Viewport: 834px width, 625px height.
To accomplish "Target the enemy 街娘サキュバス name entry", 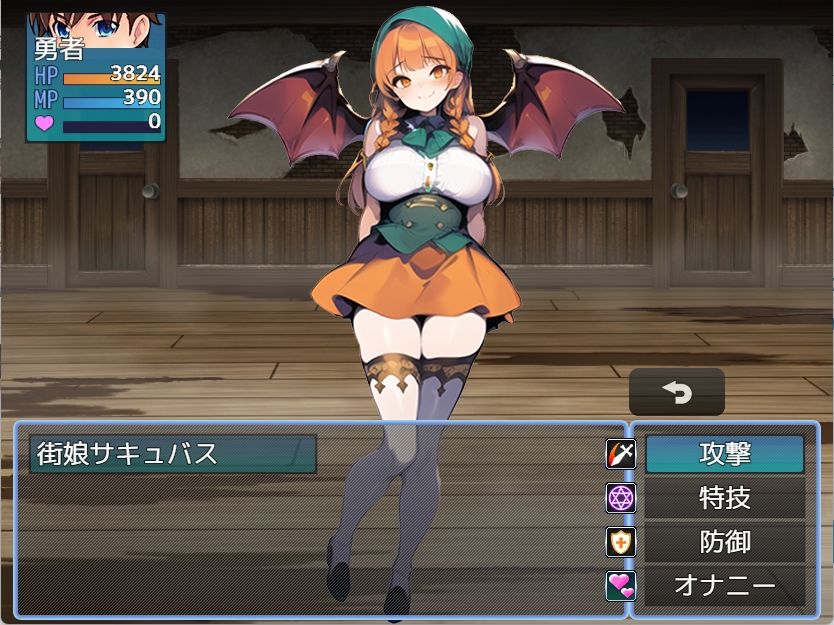I will click(173, 453).
